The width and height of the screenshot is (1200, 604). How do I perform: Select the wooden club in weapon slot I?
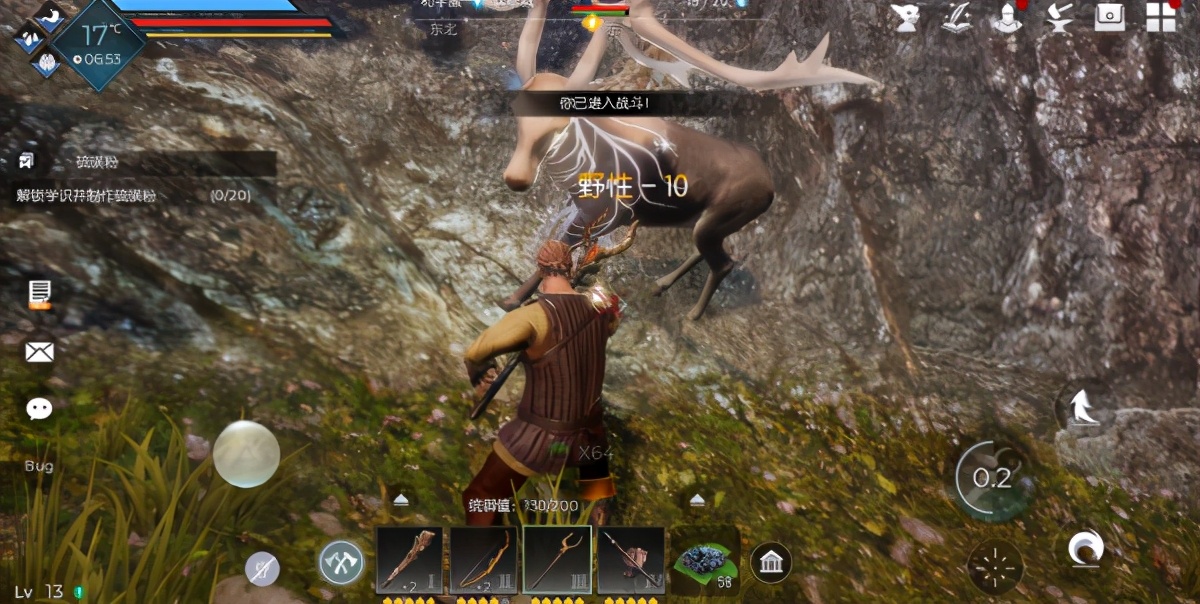point(409,560)
